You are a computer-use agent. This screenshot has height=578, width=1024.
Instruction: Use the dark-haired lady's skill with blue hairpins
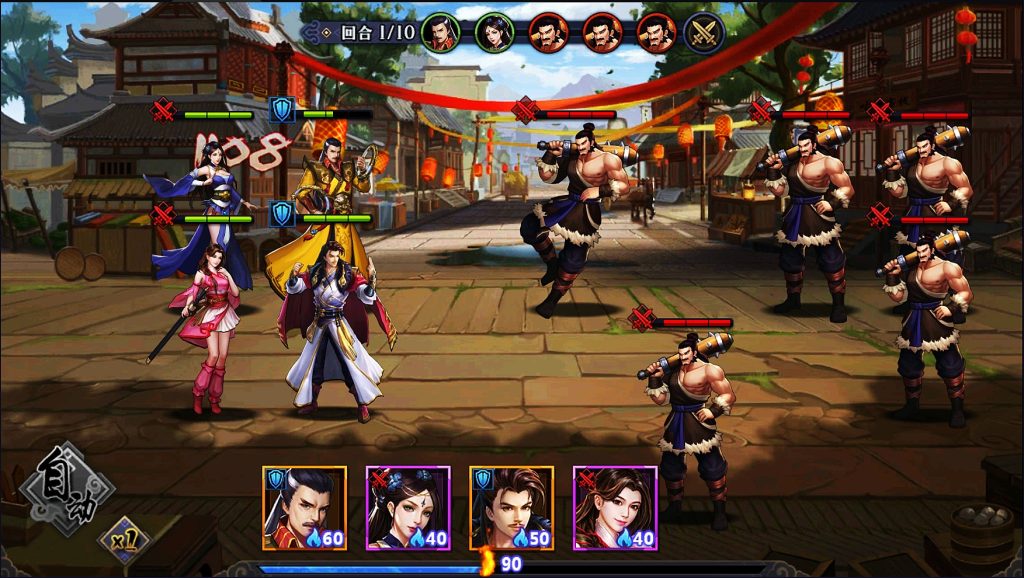408,508
